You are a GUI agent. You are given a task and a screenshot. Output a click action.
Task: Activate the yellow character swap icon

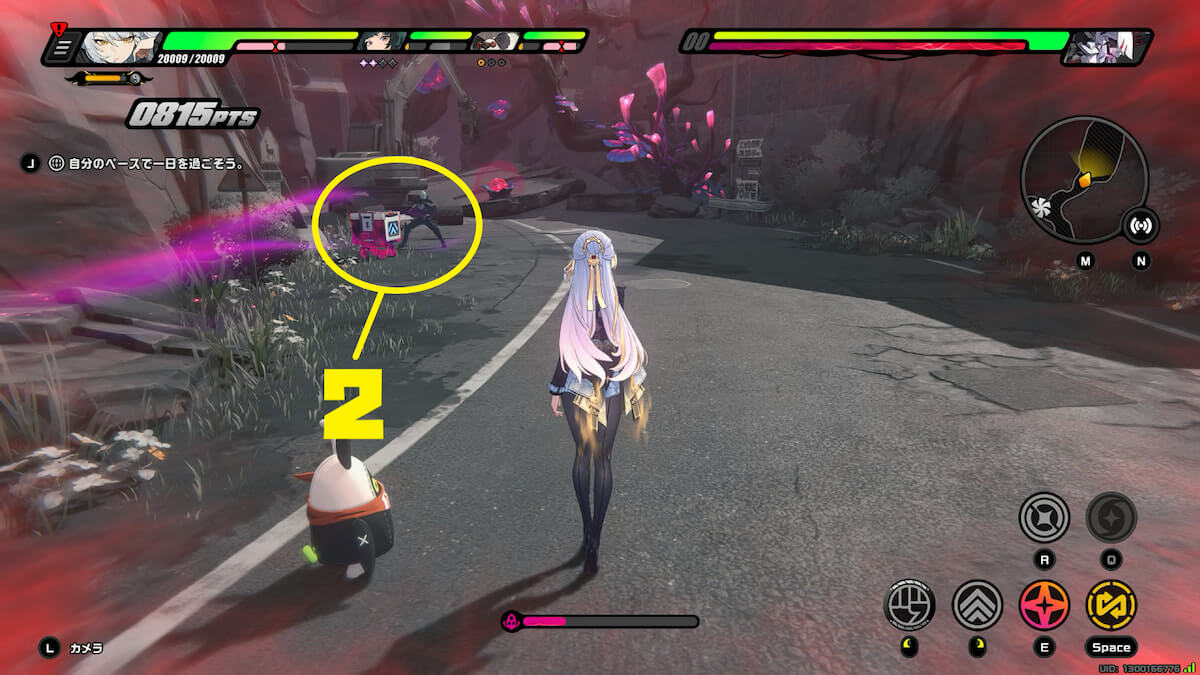[x=1111, y=605]
